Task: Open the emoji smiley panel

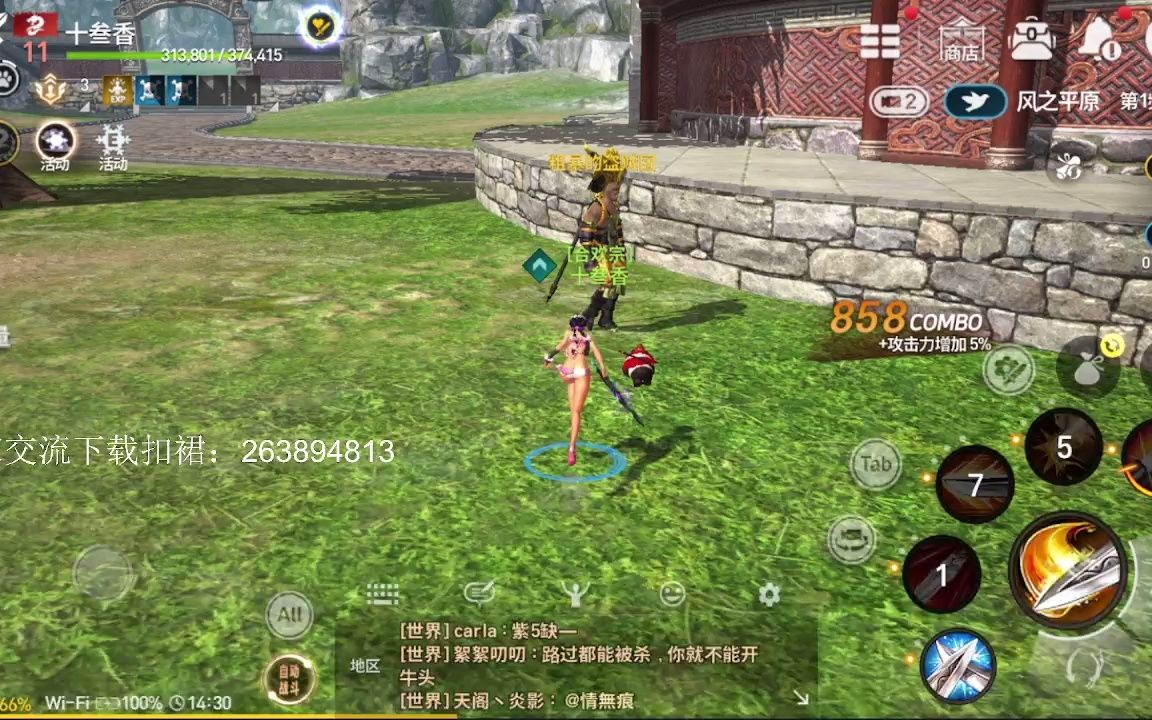Action: (x=672, y=594)
